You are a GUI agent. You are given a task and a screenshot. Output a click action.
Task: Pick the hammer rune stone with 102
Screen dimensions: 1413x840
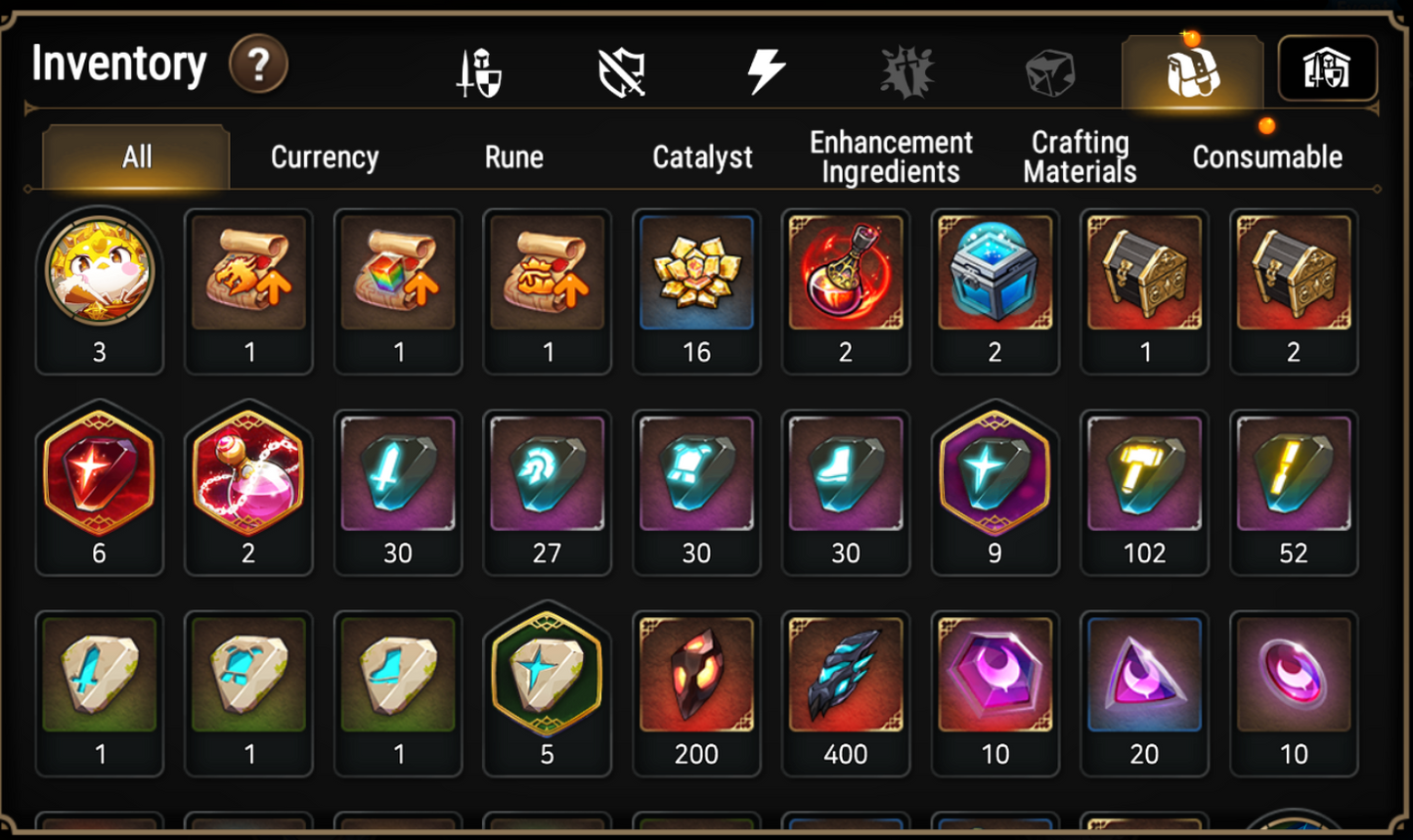[x=1144, y=473]
